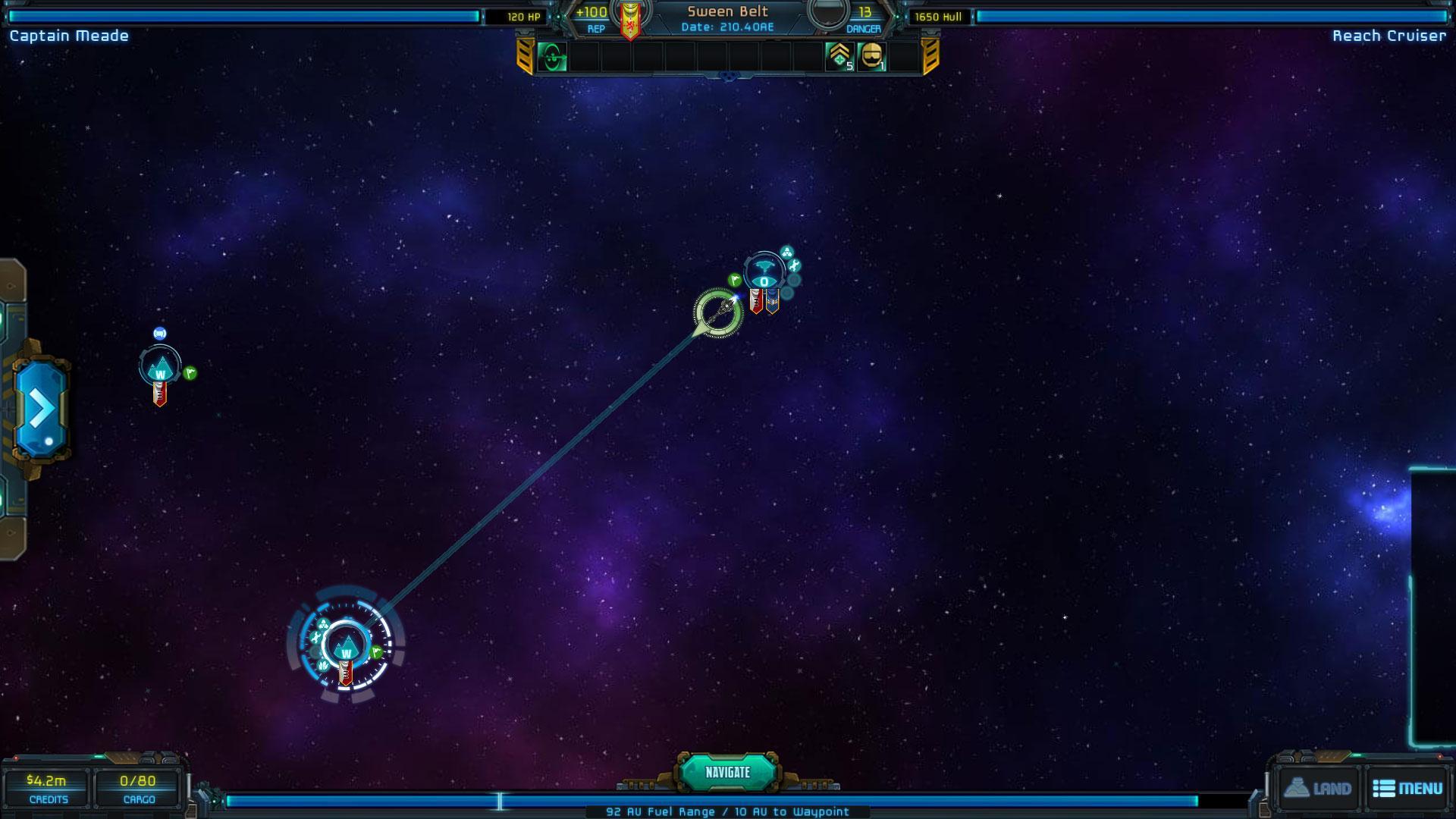Click the water-fuel leaves icon on the planet ring
This screenshot has width=1456, height=819.
pyautogui.click(x=323, y=666)
